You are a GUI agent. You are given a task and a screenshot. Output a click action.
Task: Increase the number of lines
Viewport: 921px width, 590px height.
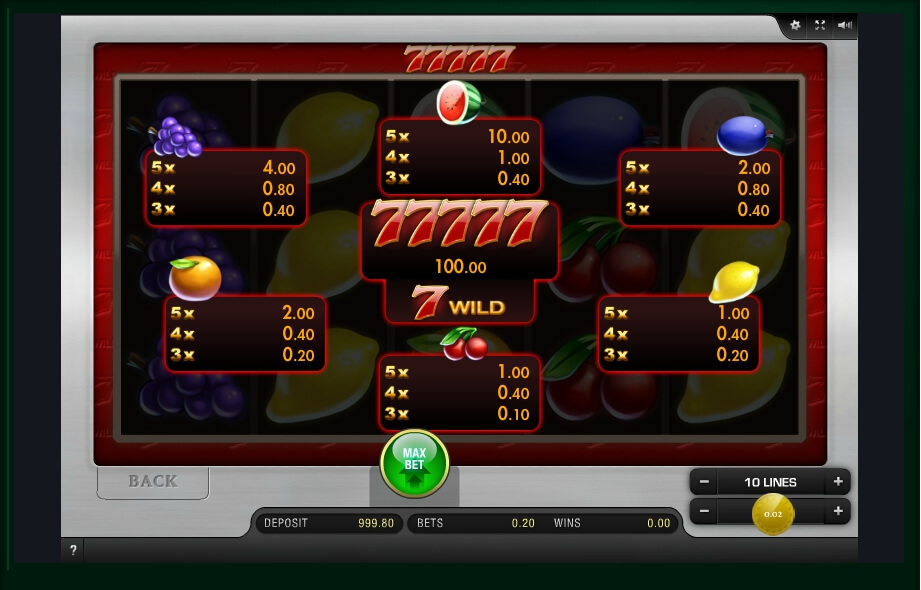(x=837, y=482)
